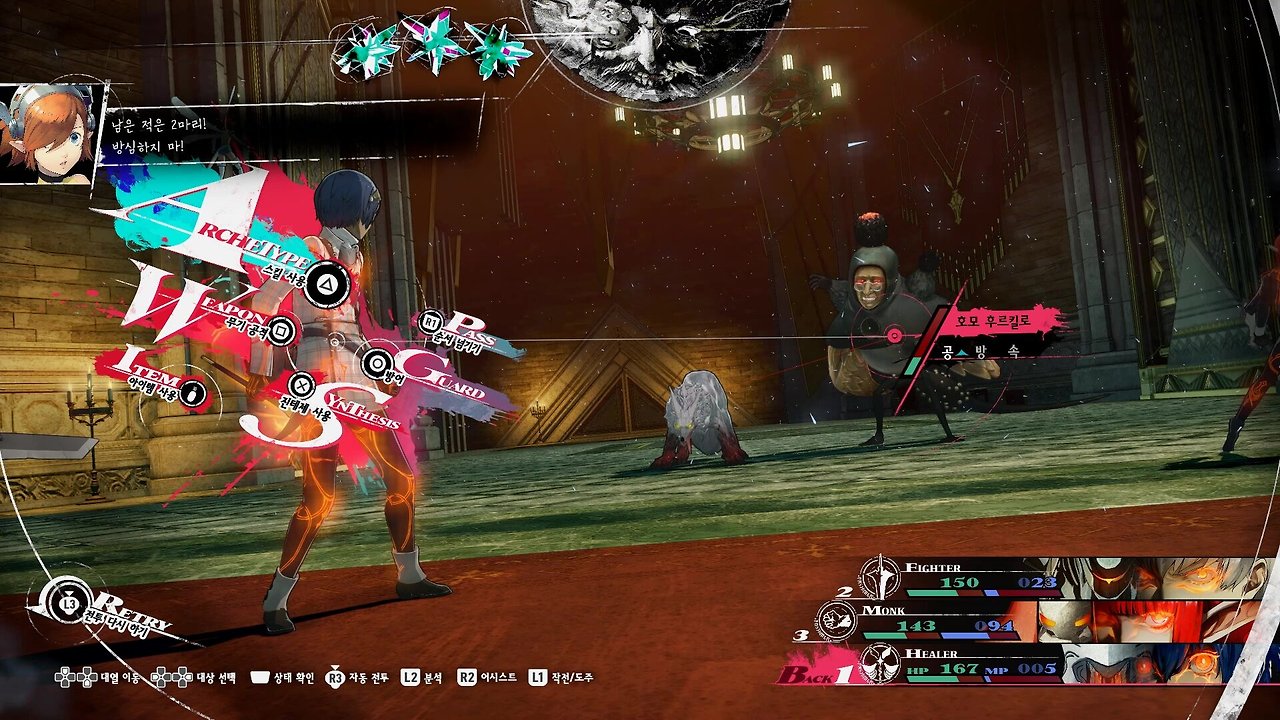Select the Weapon attack command
This screenshot has width=1280, height=720.
pyautogui.click(x=282, y=328)
